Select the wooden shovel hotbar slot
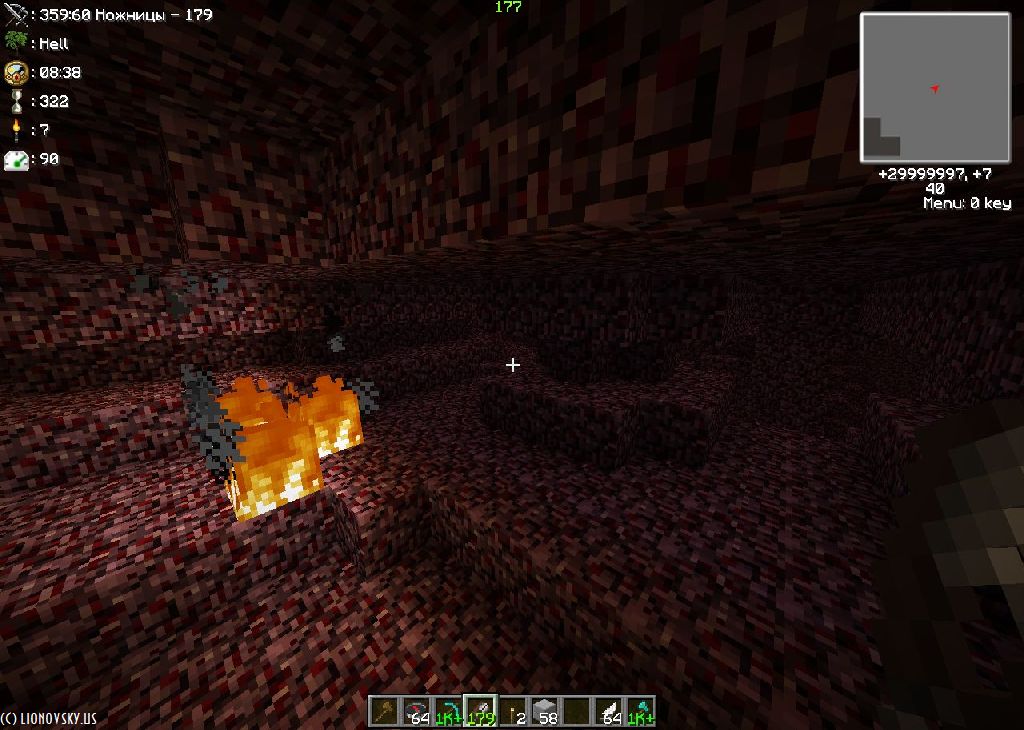Screen dimensions: 1024x730 point(384,711)
